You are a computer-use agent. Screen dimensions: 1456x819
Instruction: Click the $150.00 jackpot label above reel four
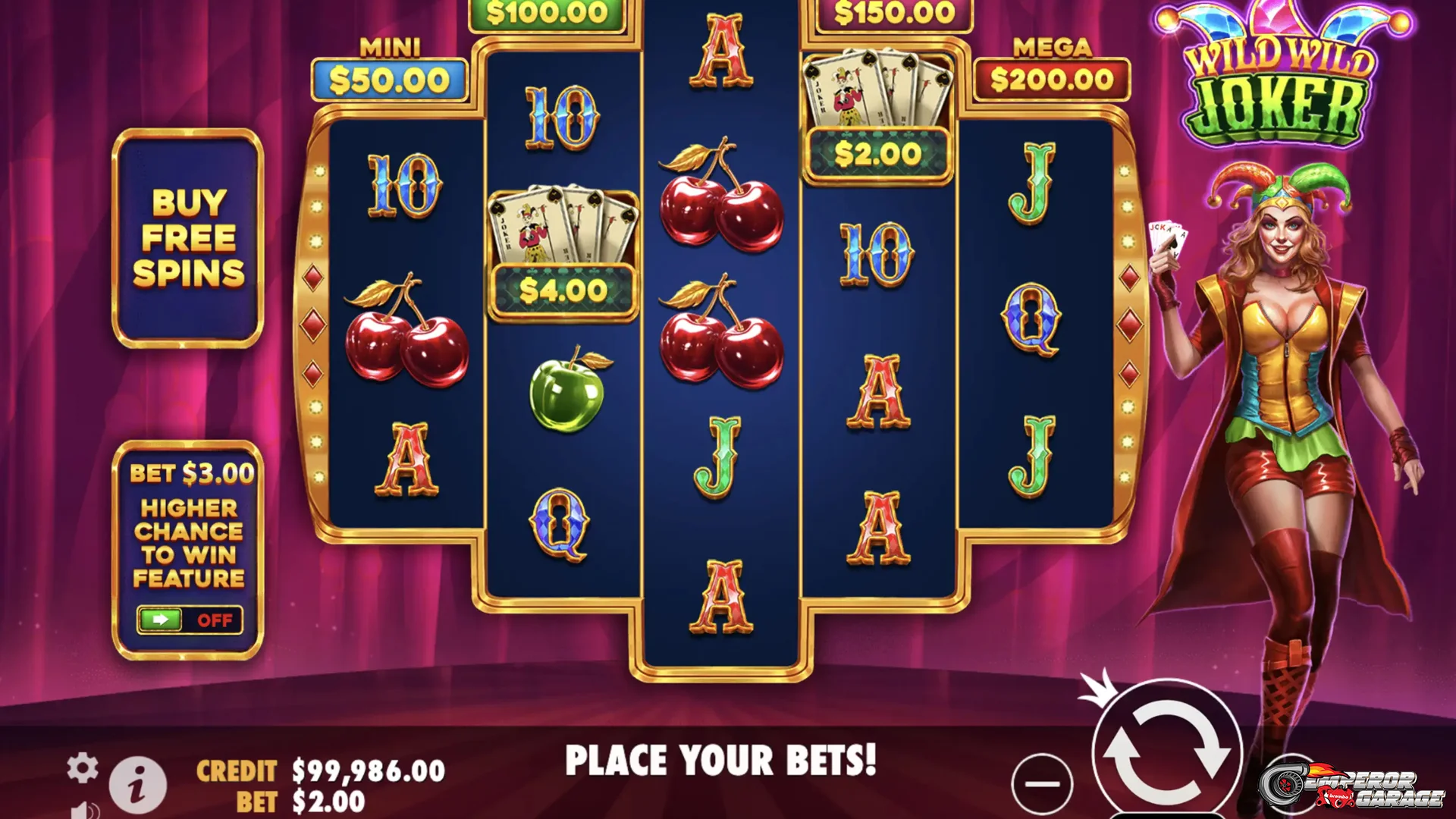click(x=893, y=13)
